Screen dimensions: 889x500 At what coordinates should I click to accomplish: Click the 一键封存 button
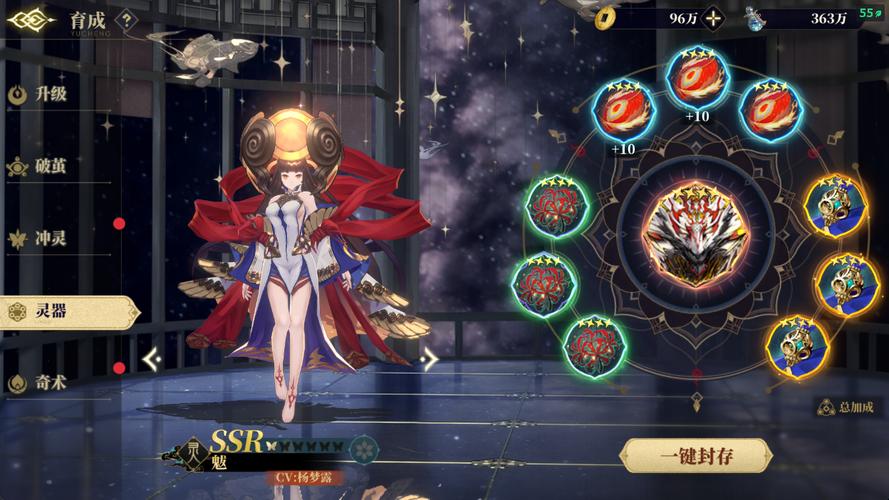pos(697,457)
